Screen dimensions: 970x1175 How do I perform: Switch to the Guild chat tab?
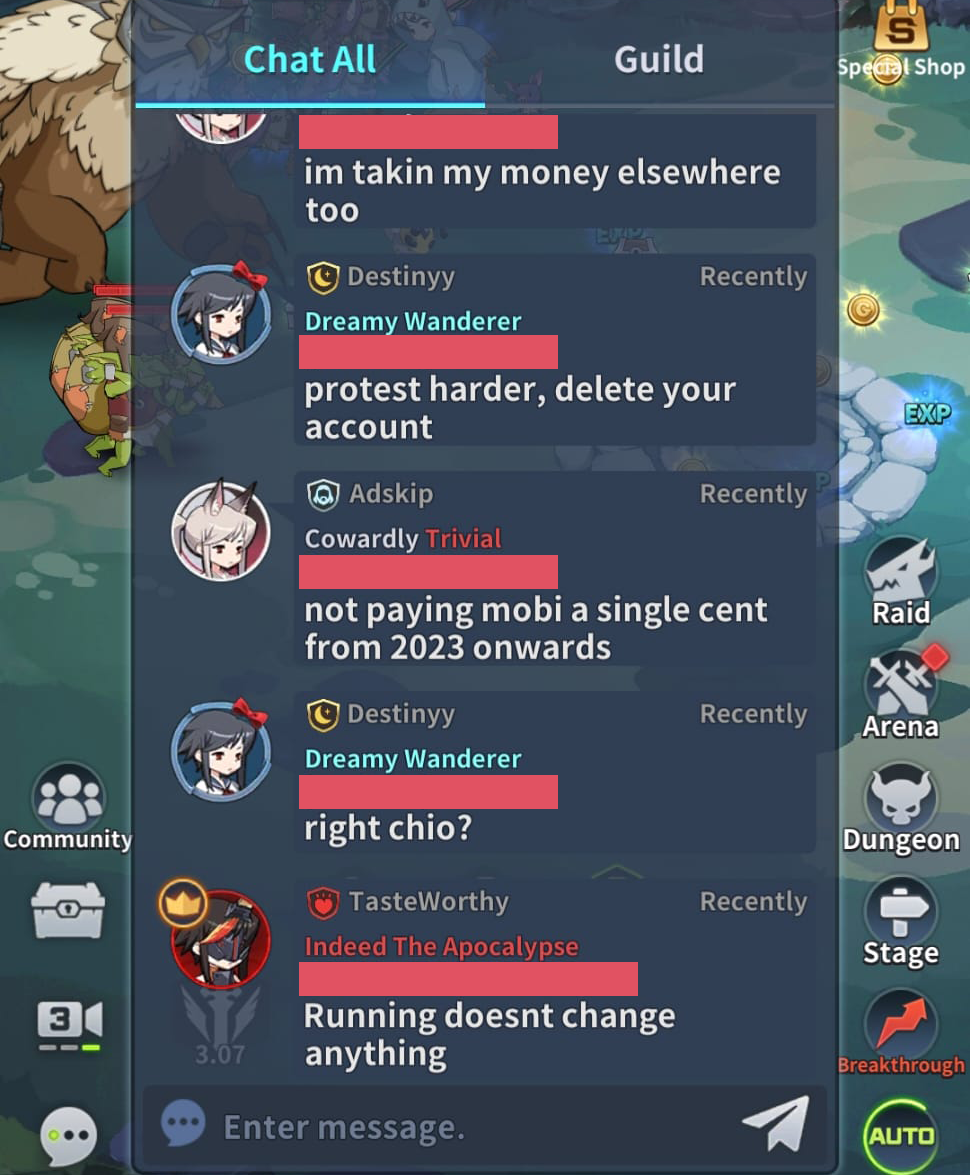point(658,60)
